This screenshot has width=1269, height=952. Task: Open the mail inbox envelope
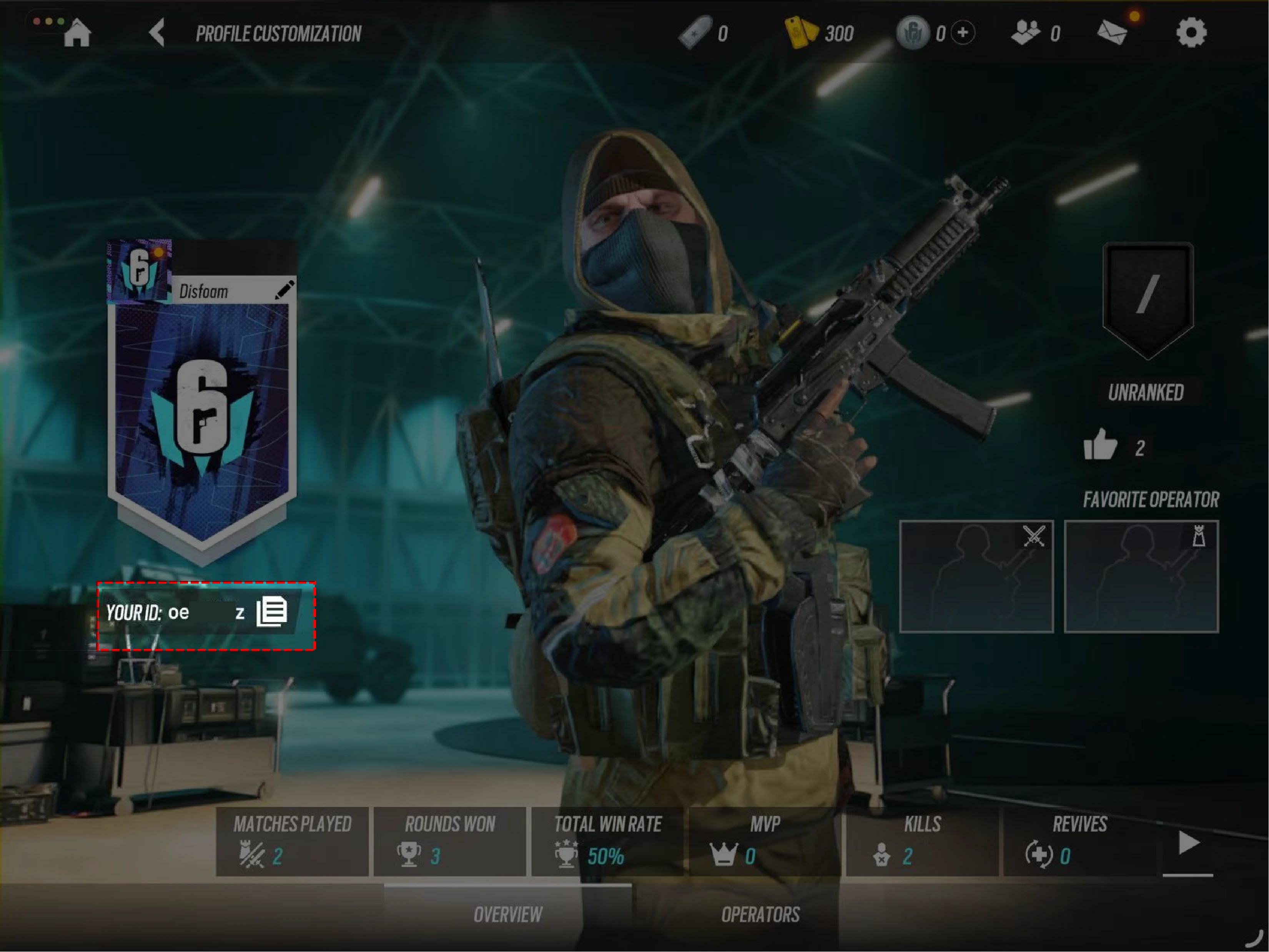(1113, 33)
